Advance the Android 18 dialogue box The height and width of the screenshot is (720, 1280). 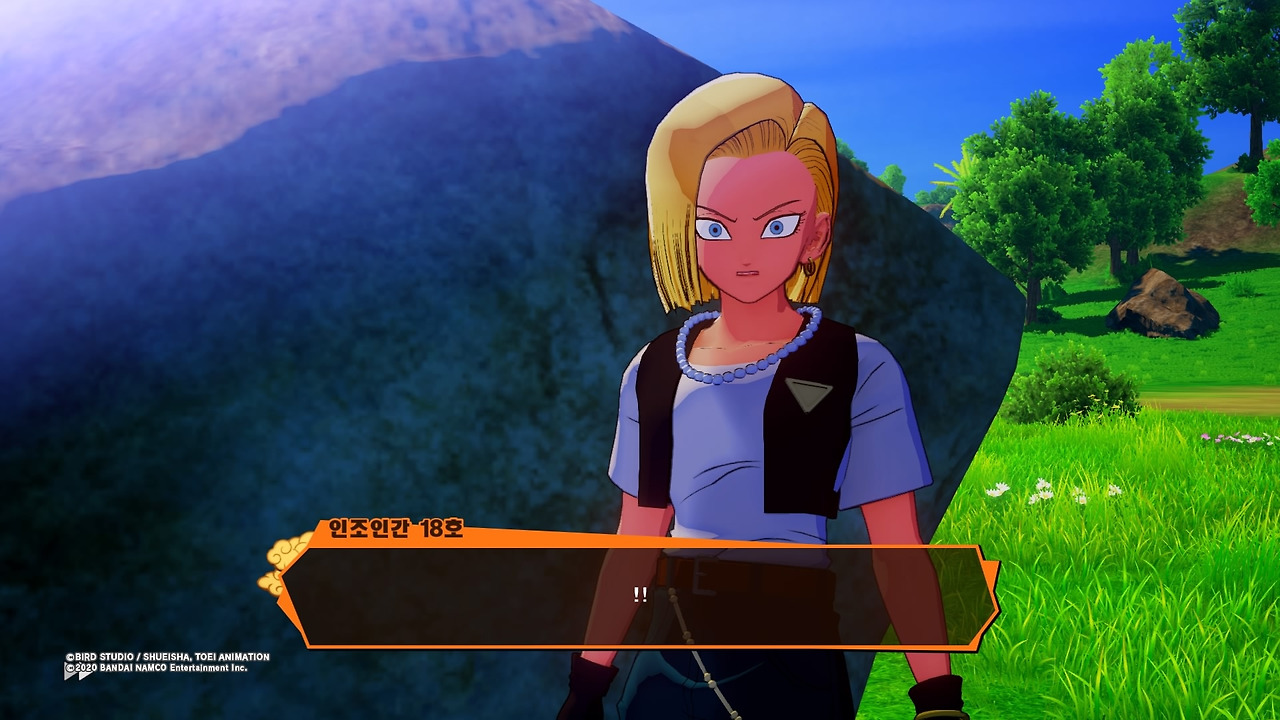(x=640, y=596)
